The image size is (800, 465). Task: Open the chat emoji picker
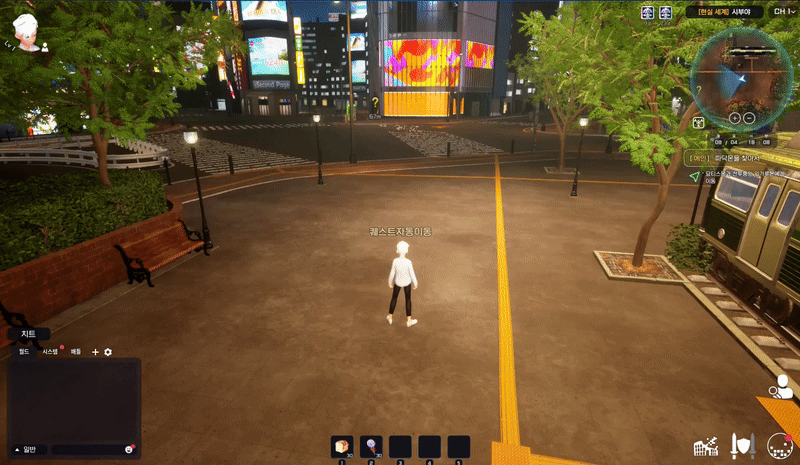[130, 448]
